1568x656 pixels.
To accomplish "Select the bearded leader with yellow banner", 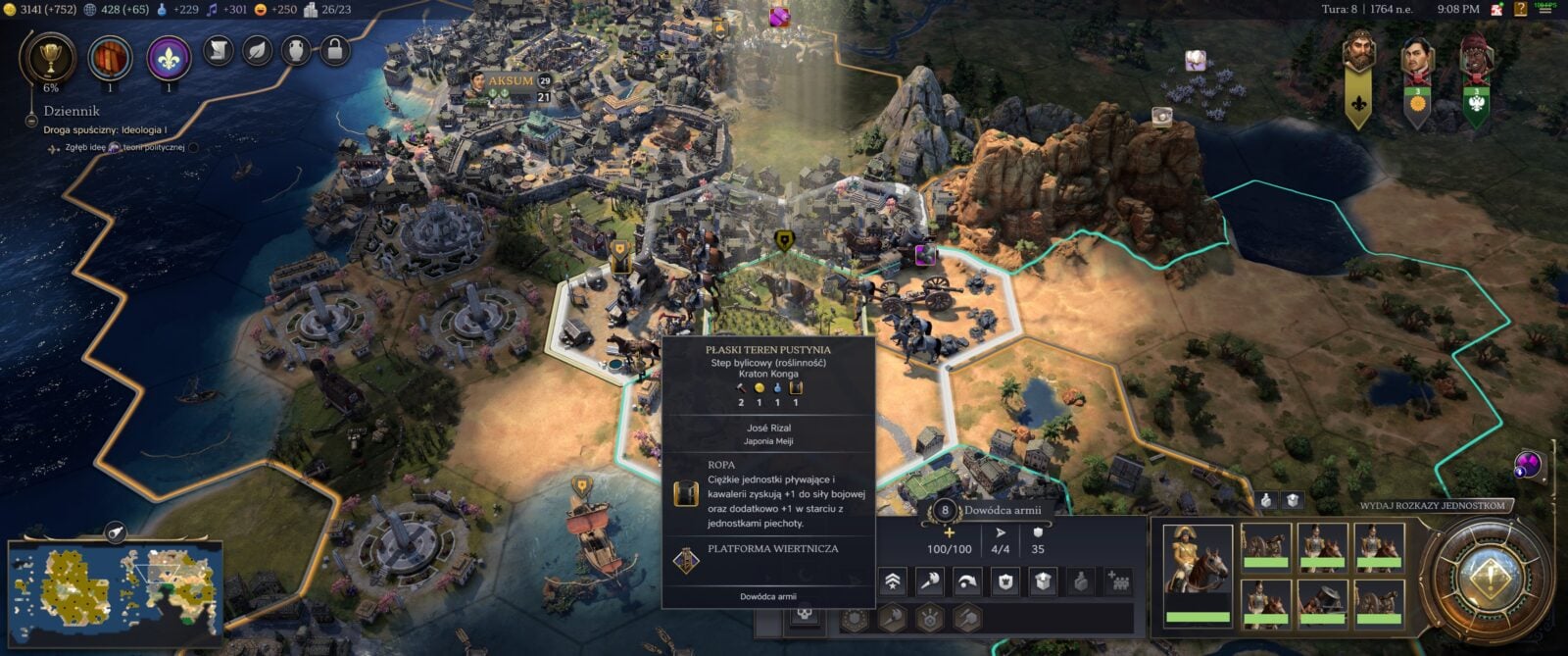I will (1358, 59).
